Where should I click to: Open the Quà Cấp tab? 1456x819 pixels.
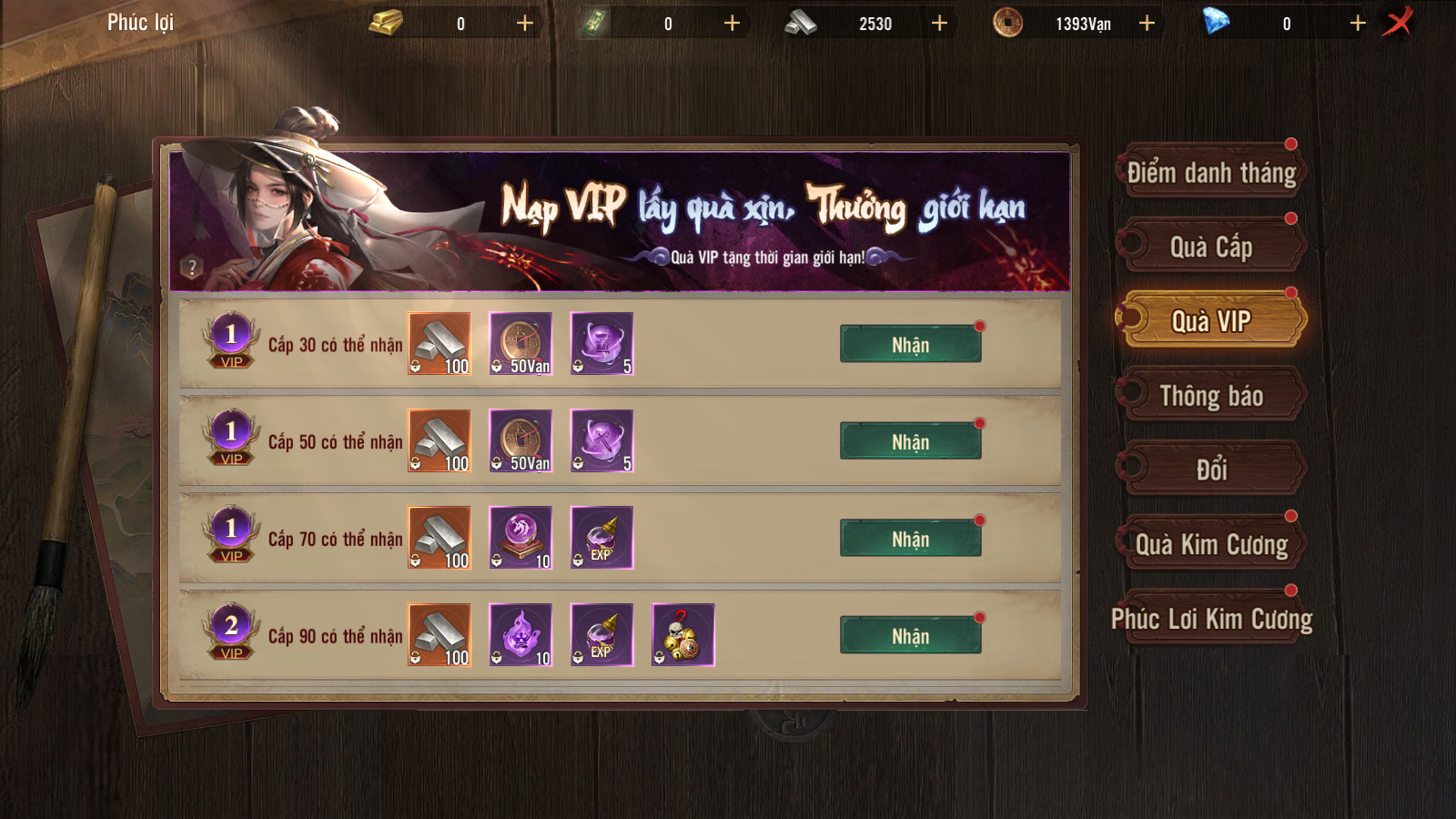click(x=1211, y=247)
